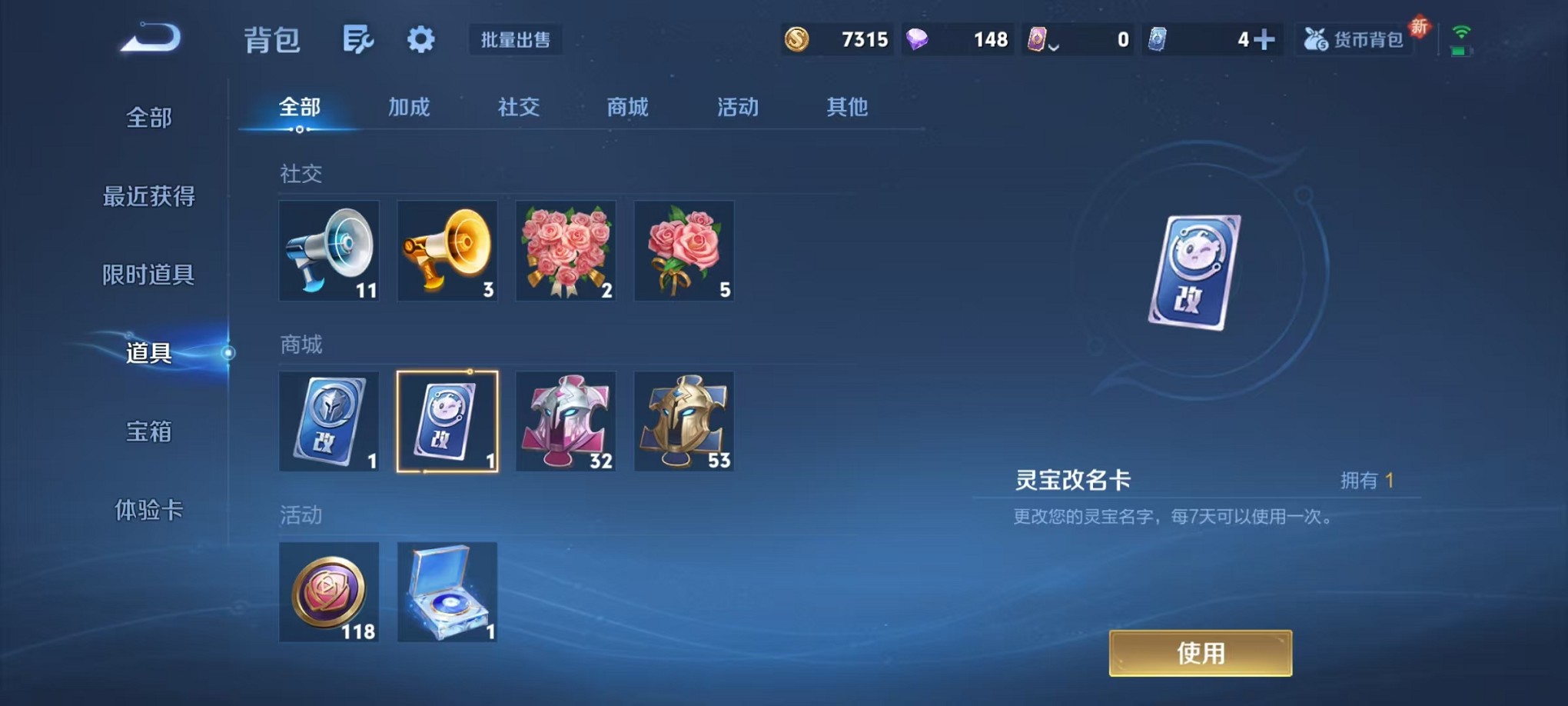Open the 最近获得 sidebar category

pyautogui.click(x=148, y=197)
